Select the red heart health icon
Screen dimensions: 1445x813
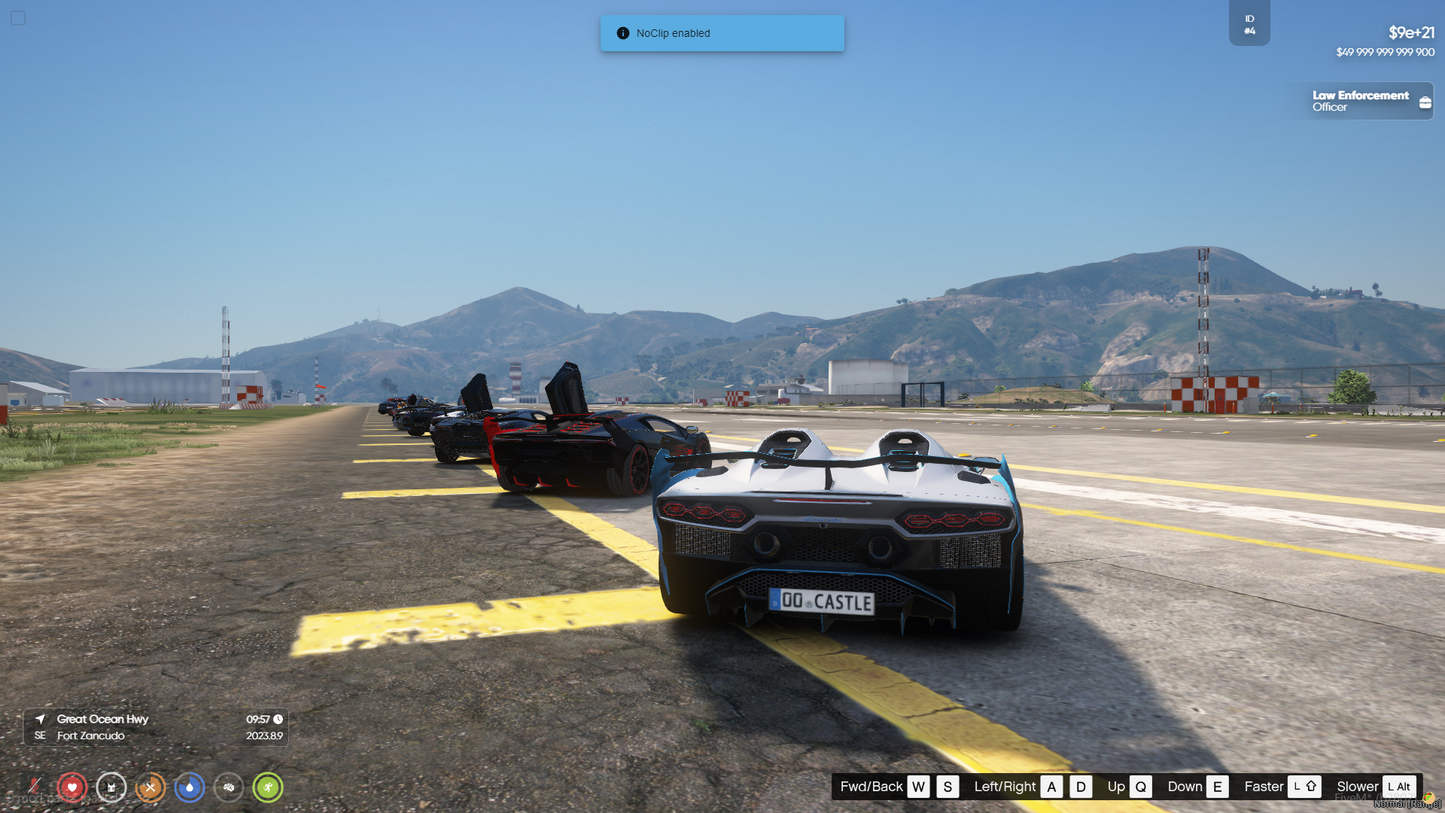tap(72, 787)
